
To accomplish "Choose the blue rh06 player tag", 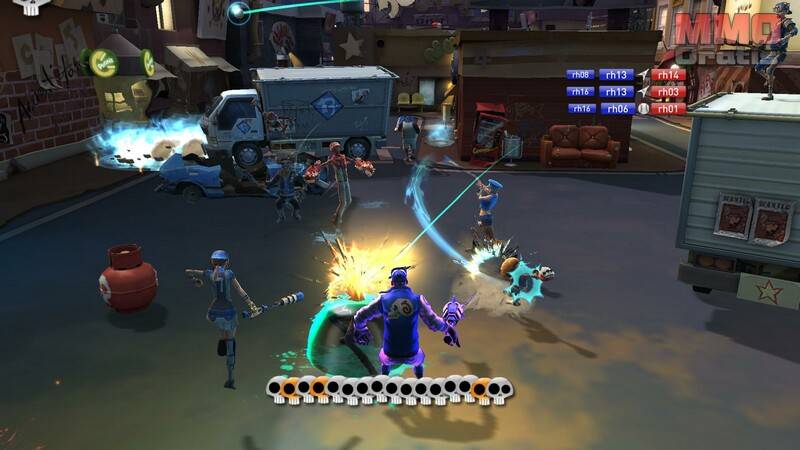I will pyautogui.click(x=617, y=108).
